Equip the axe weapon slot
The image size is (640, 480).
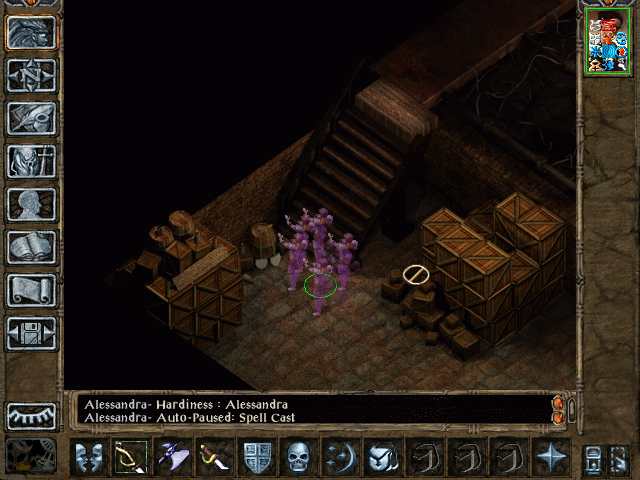(171, 458)
